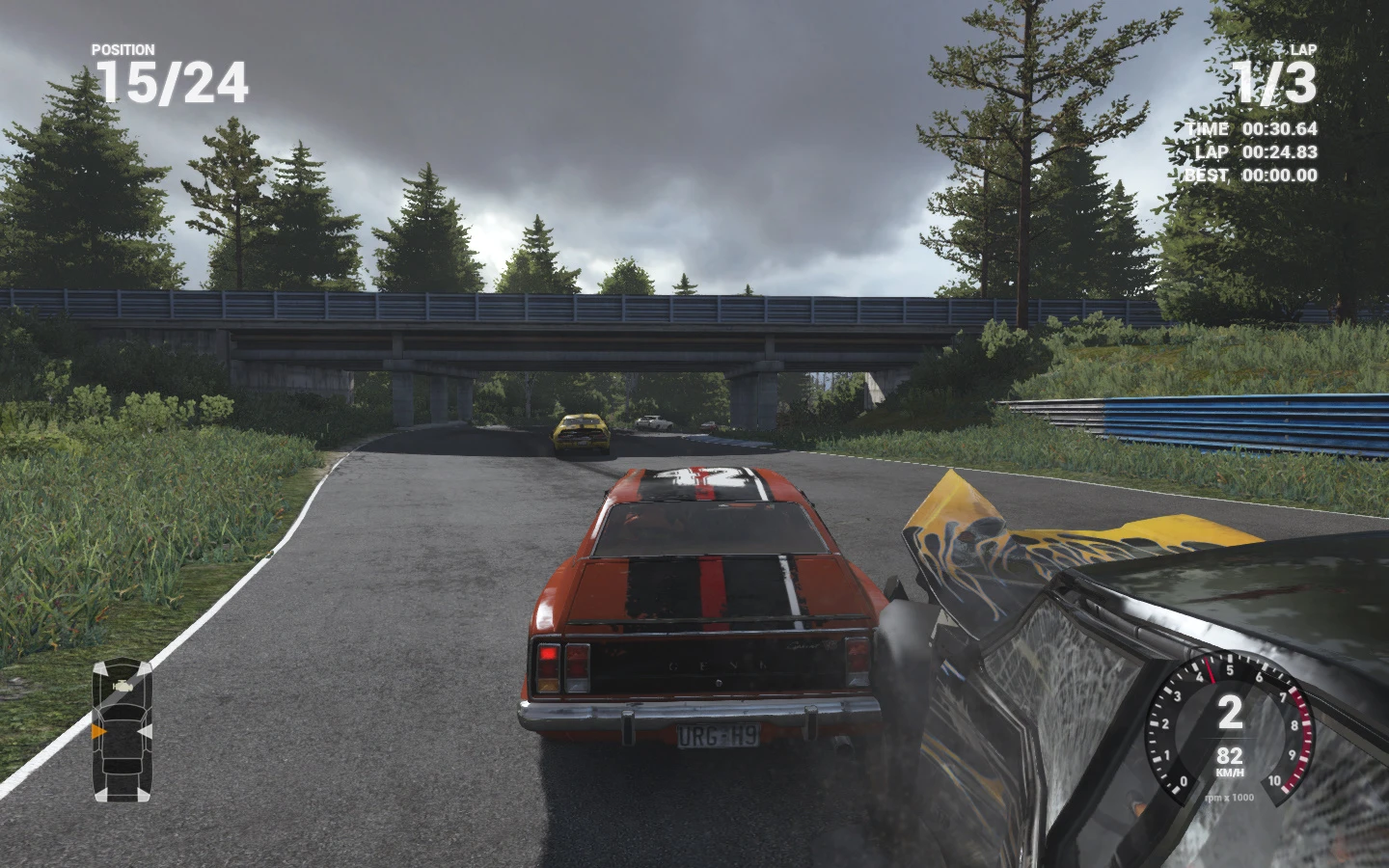Toggle the POSITION 15/24 display
Image resolution: width=1389 pixels, height=868 pixels.
[x=170, y=84]
